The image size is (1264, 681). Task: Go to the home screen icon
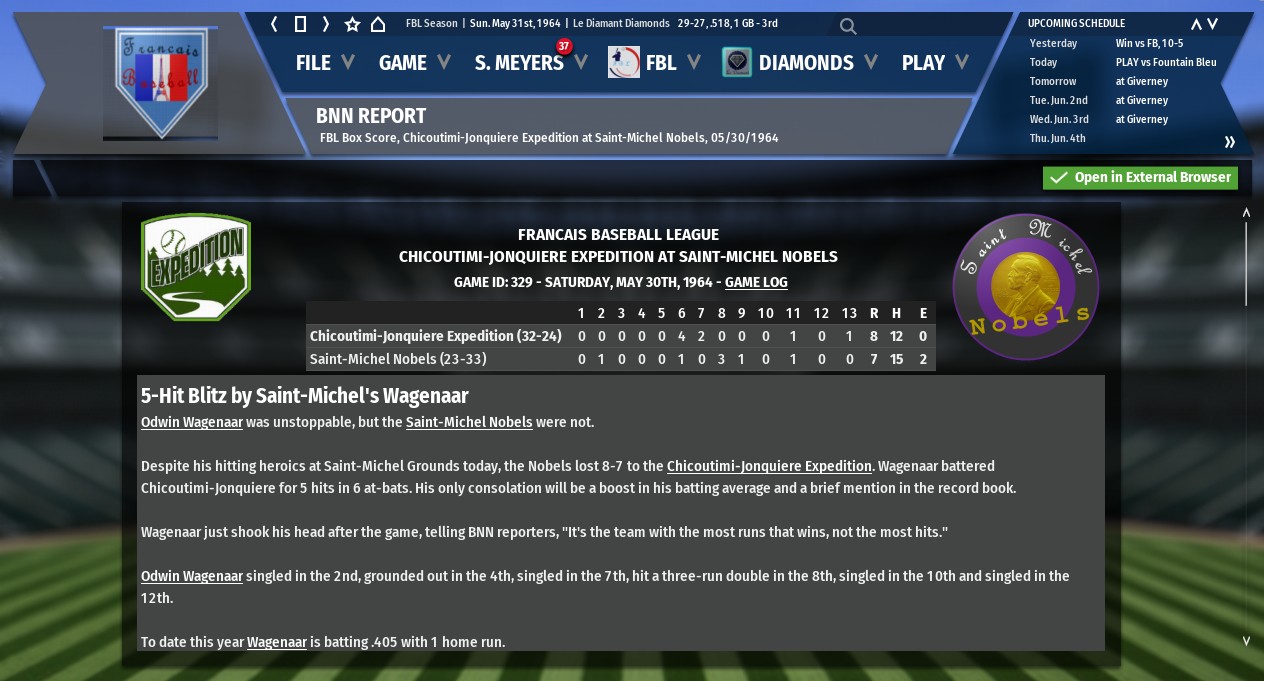[378, 24]
